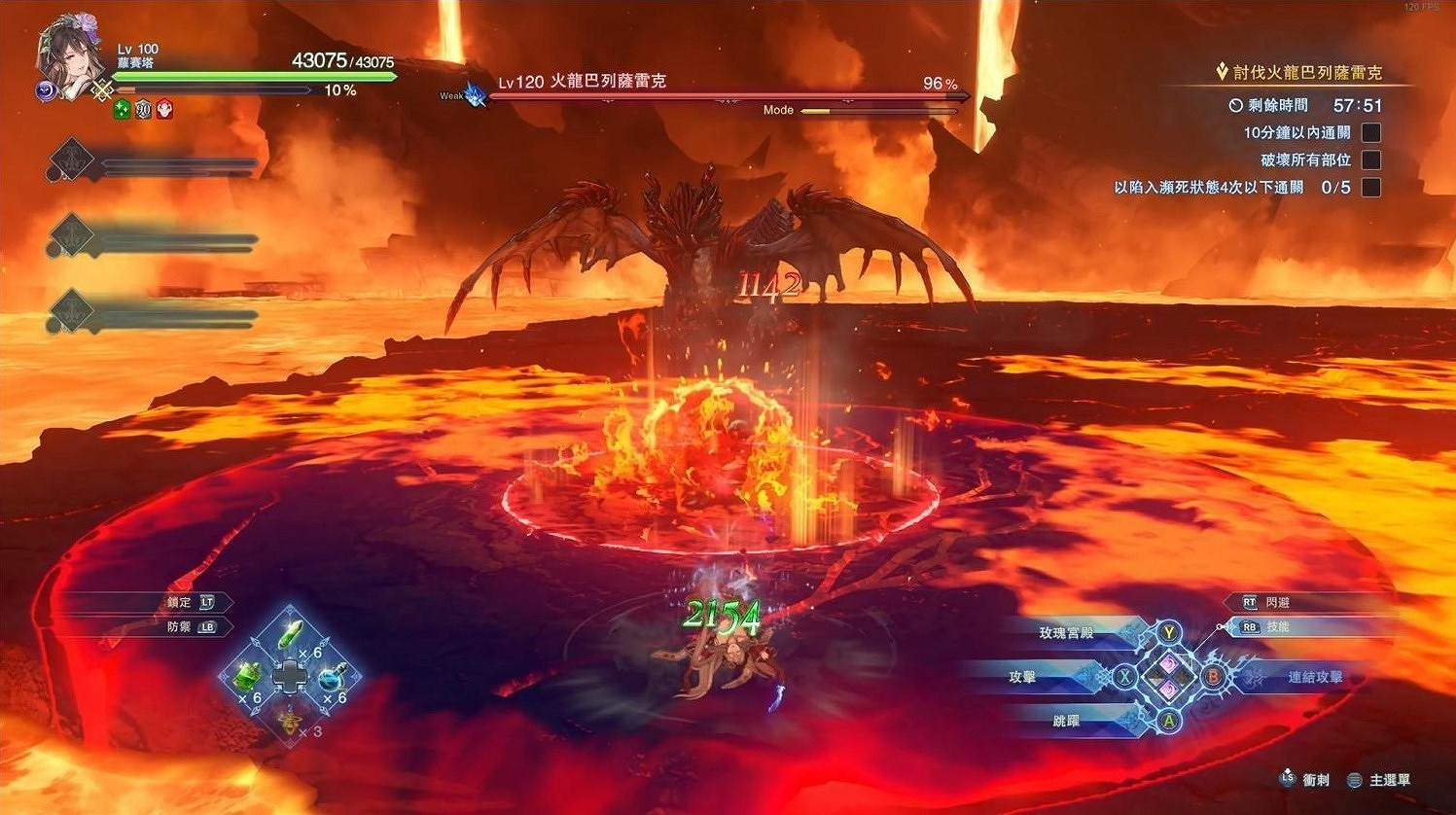Viewport: 1456px width, 815px height.
Task: Check the 10分鐘以内通關 objective box
Action: coord(1372,132)
